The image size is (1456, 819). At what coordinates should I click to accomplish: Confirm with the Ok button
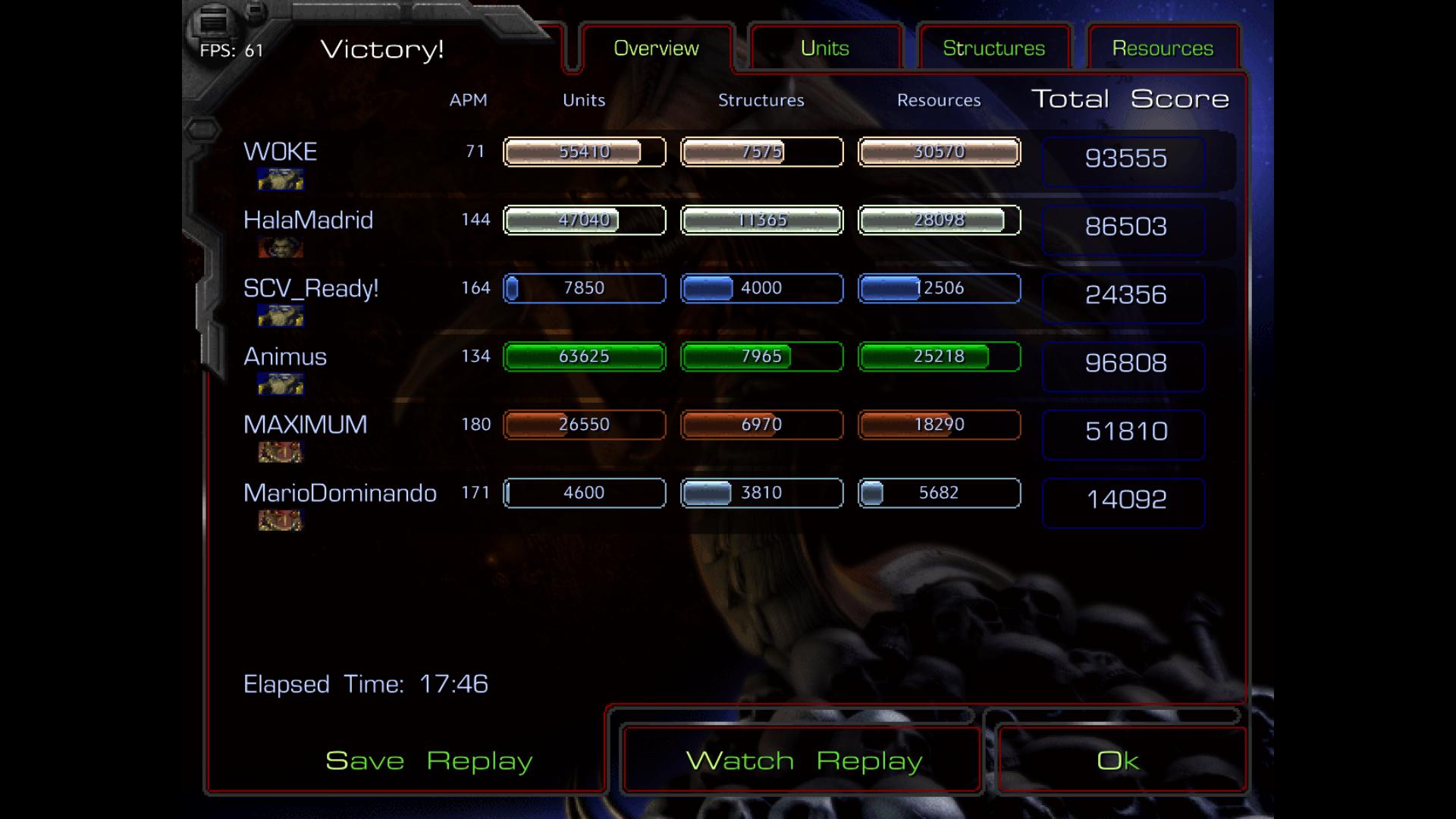click(x=1118, y=761)
